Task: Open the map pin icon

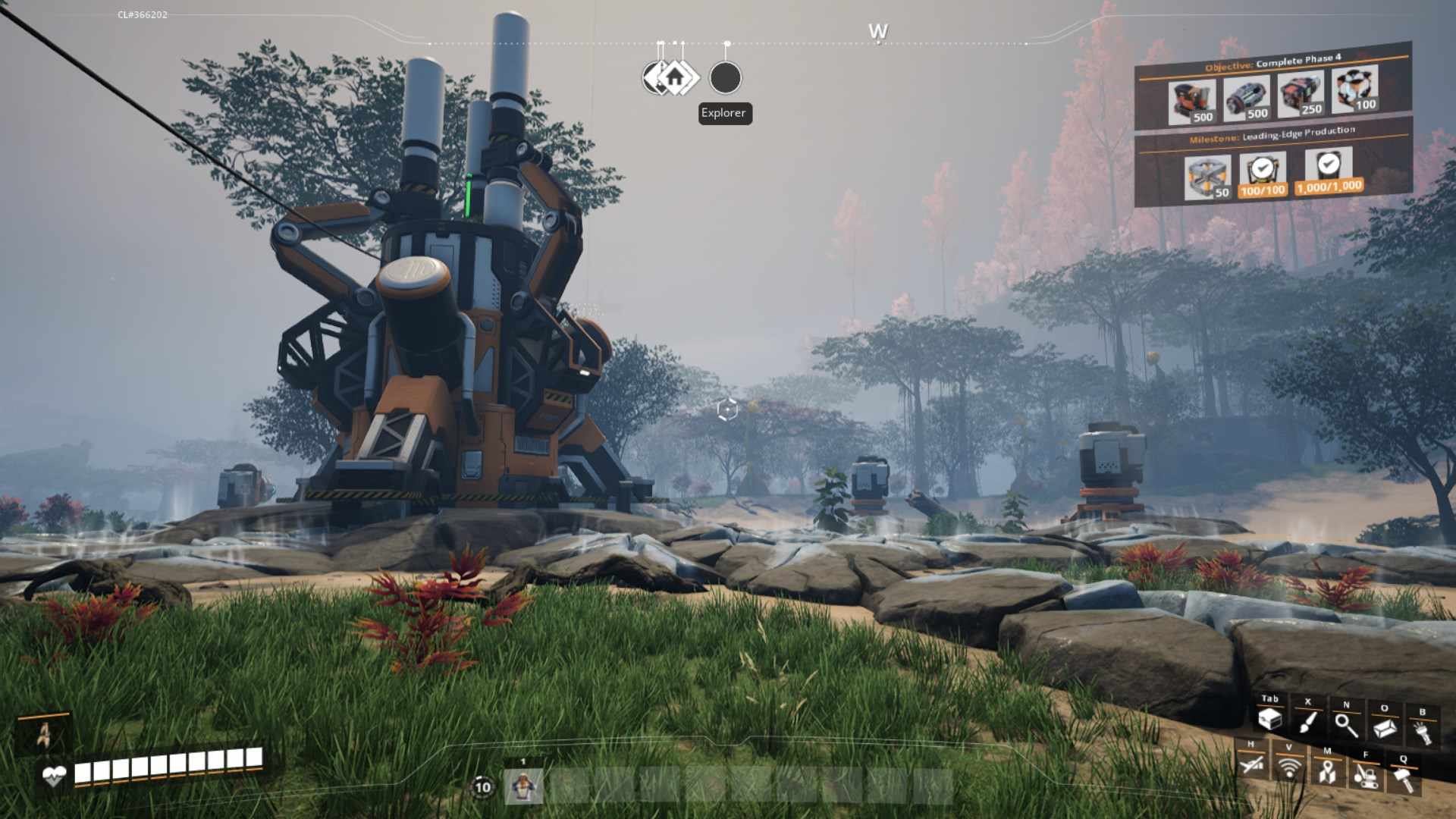Action: [x=1326, y=771]
